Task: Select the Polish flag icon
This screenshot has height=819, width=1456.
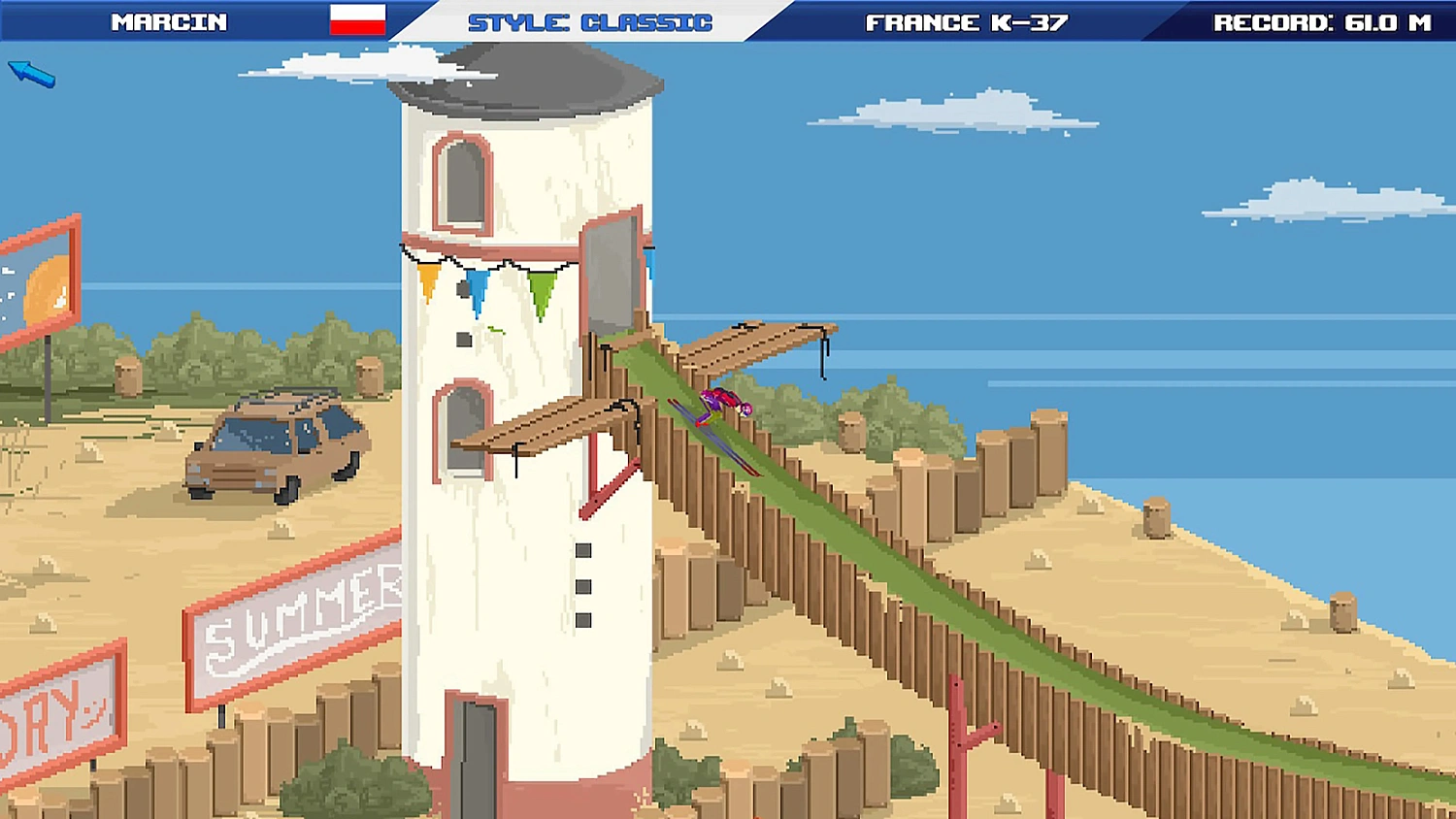Action: [x=356, y=19]
